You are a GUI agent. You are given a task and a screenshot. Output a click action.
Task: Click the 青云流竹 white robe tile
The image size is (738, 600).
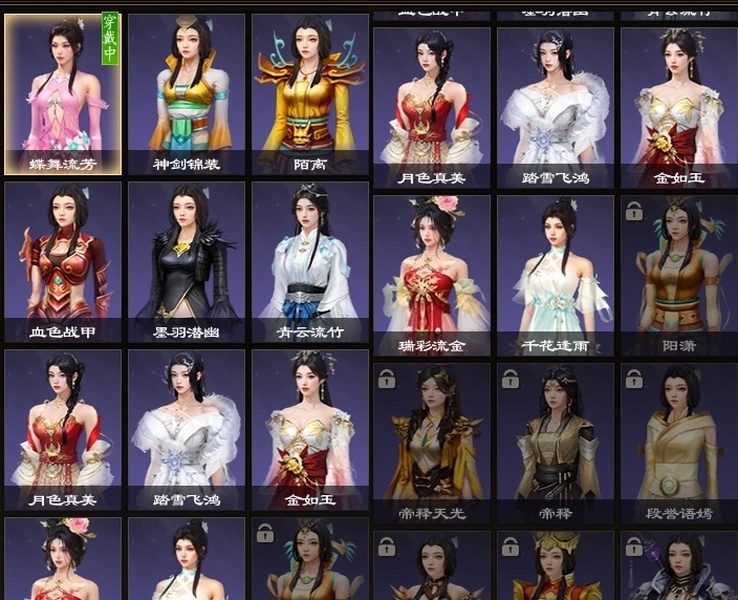[x=310, y=262]
